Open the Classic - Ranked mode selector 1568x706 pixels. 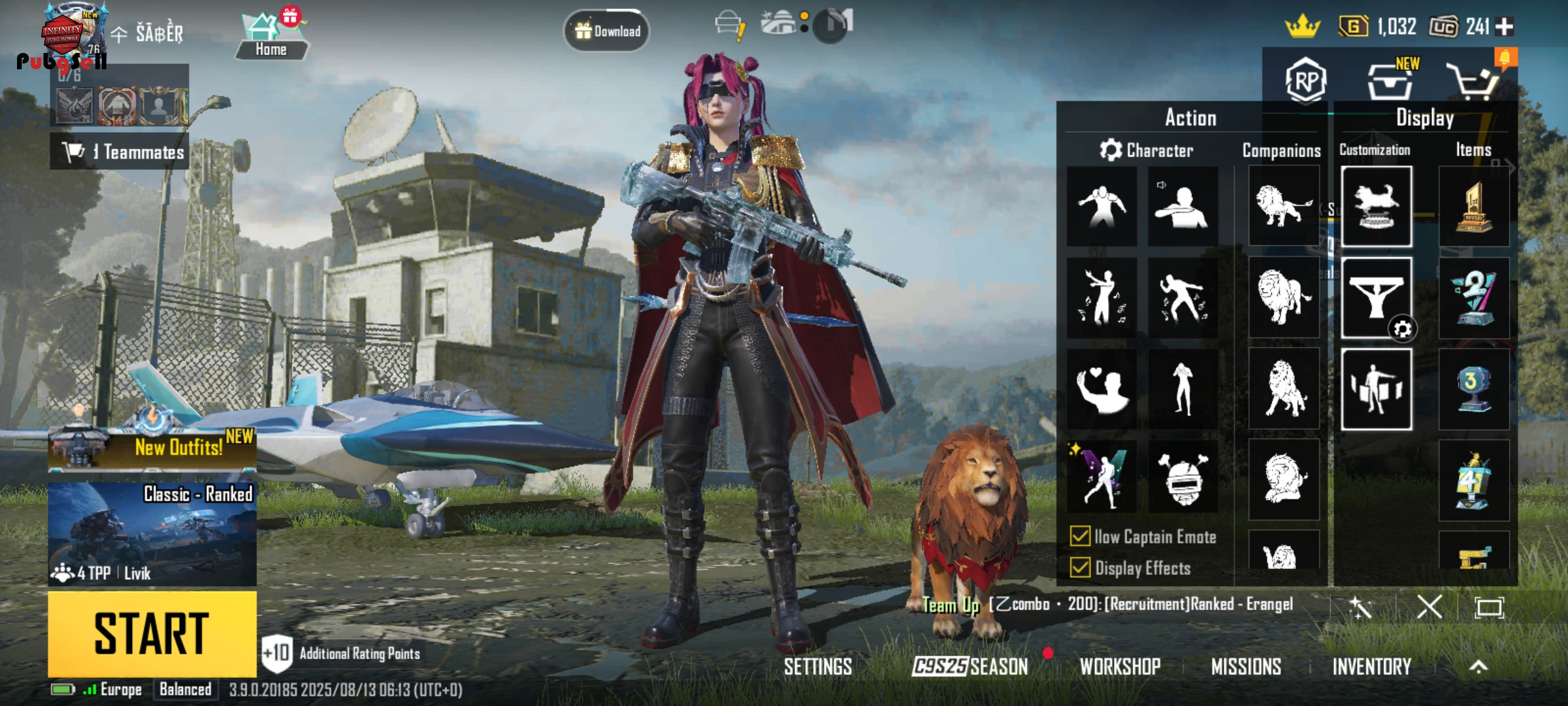(x=152, y=533)
